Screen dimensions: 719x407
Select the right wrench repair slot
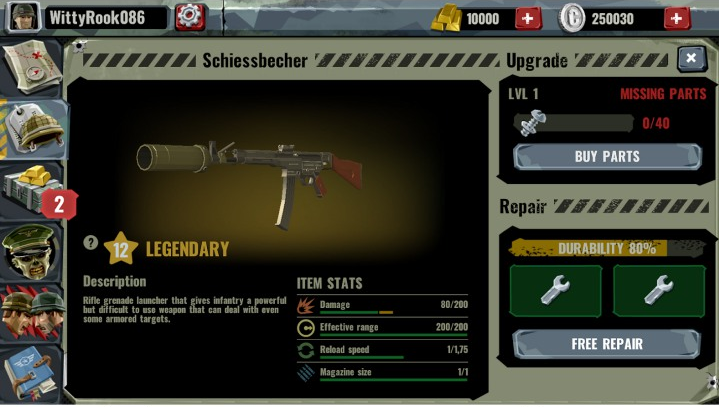[659, 291]
